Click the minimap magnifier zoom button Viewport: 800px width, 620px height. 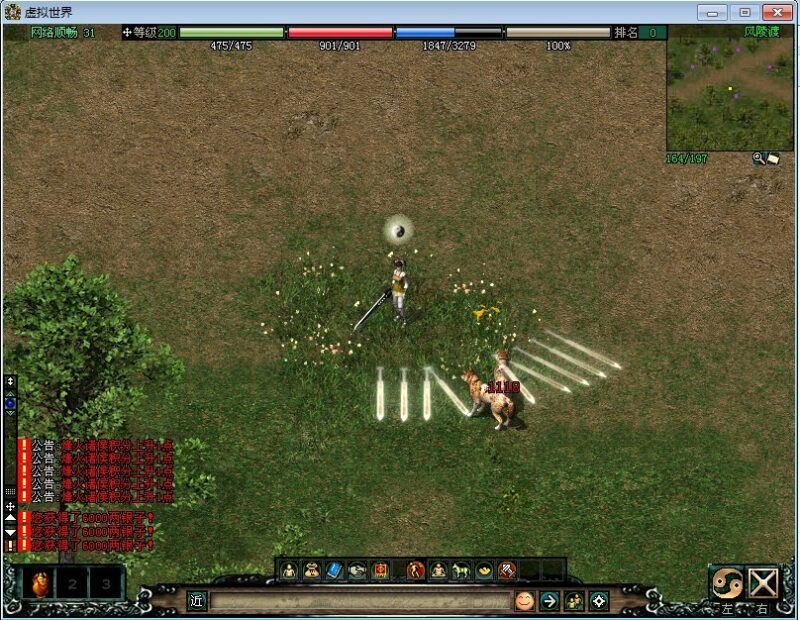click(x=759, y=158)
